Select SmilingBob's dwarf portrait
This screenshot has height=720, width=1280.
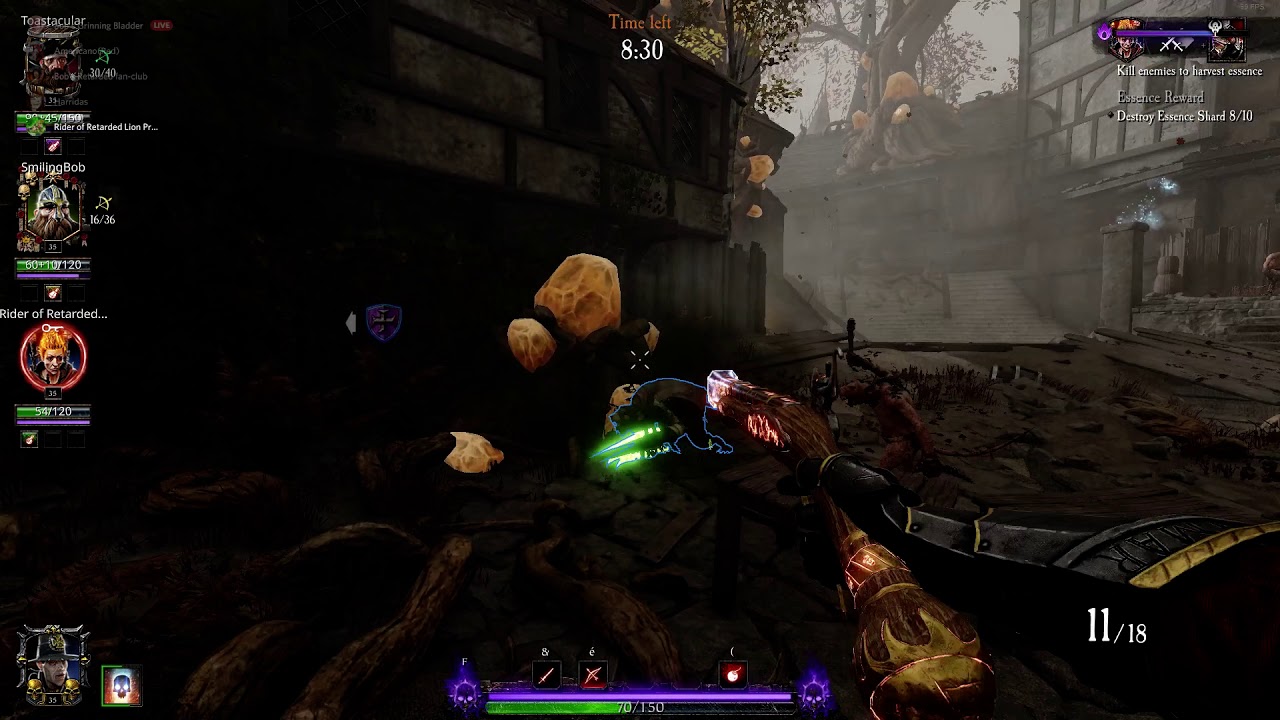tap(53, 212)
